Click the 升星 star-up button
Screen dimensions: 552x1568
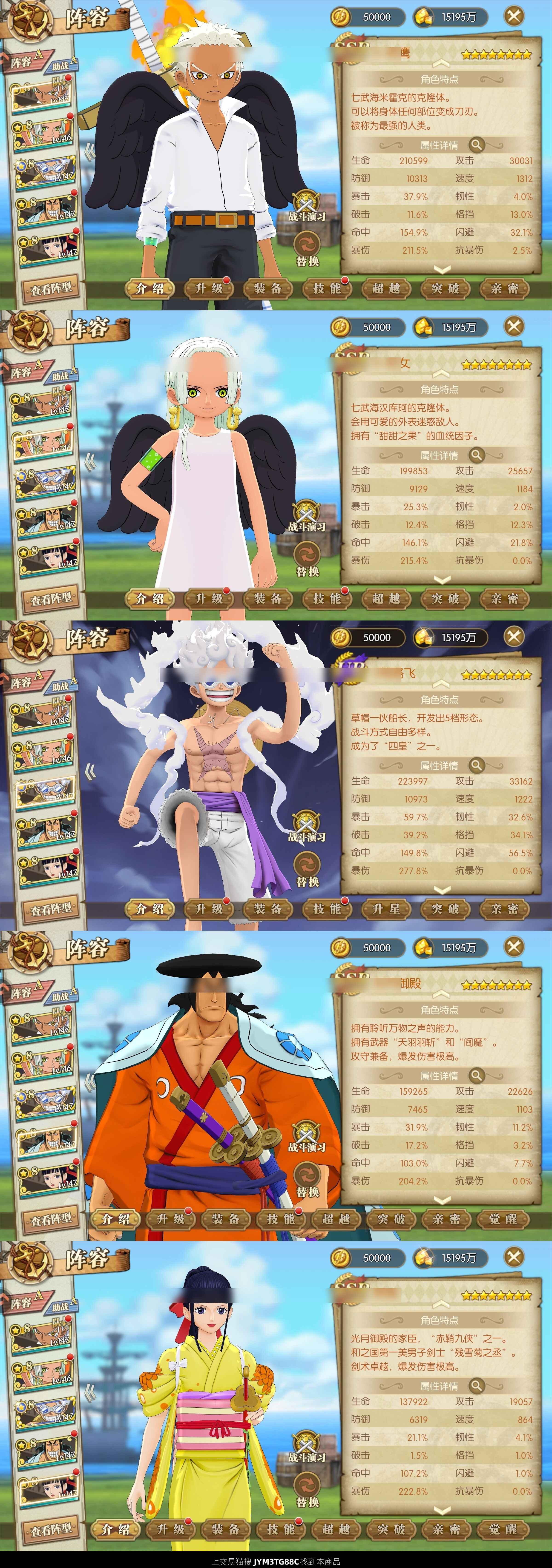coord(386,909)
